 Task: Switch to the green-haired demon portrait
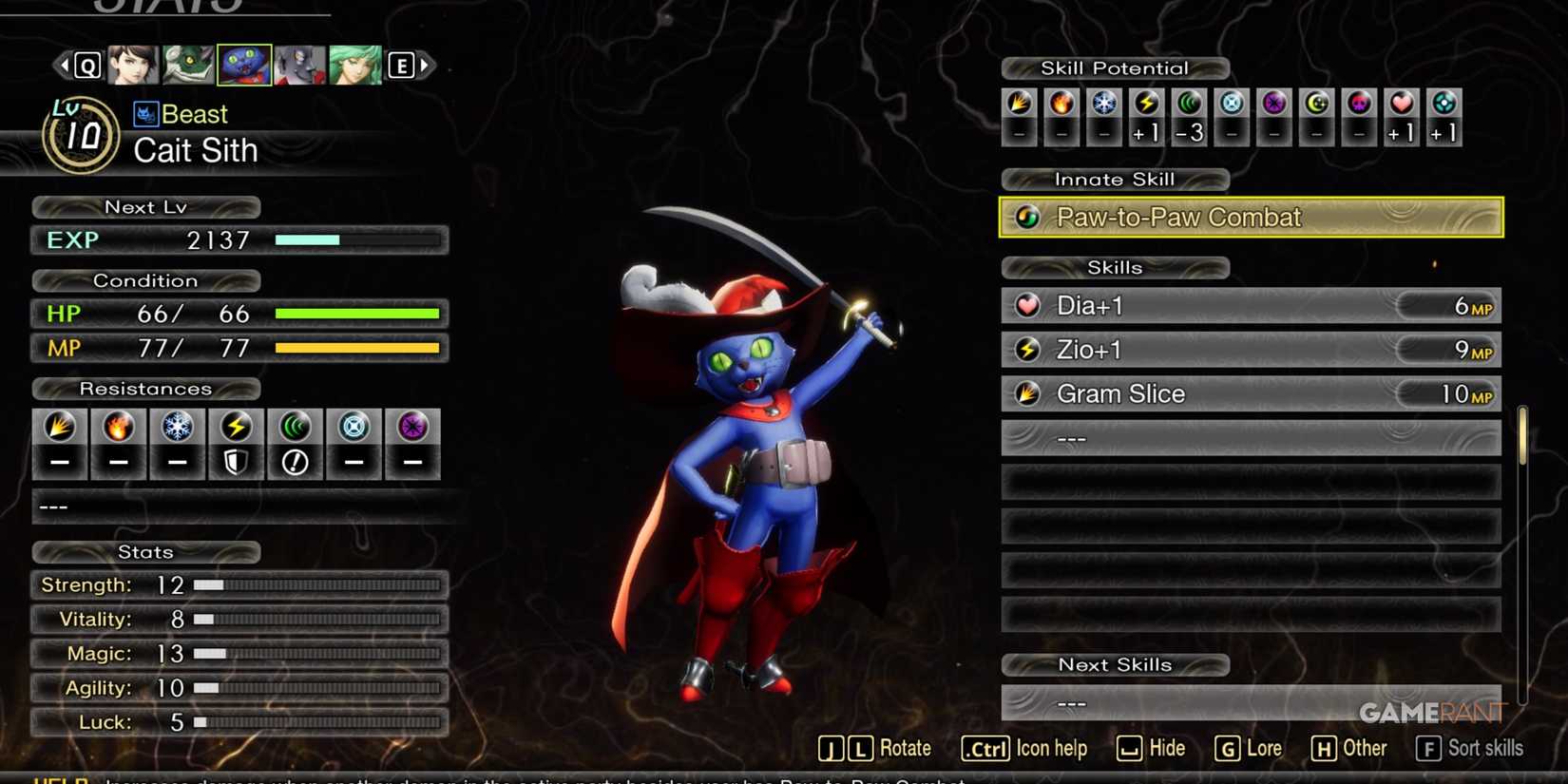click(x=357, y=65)
